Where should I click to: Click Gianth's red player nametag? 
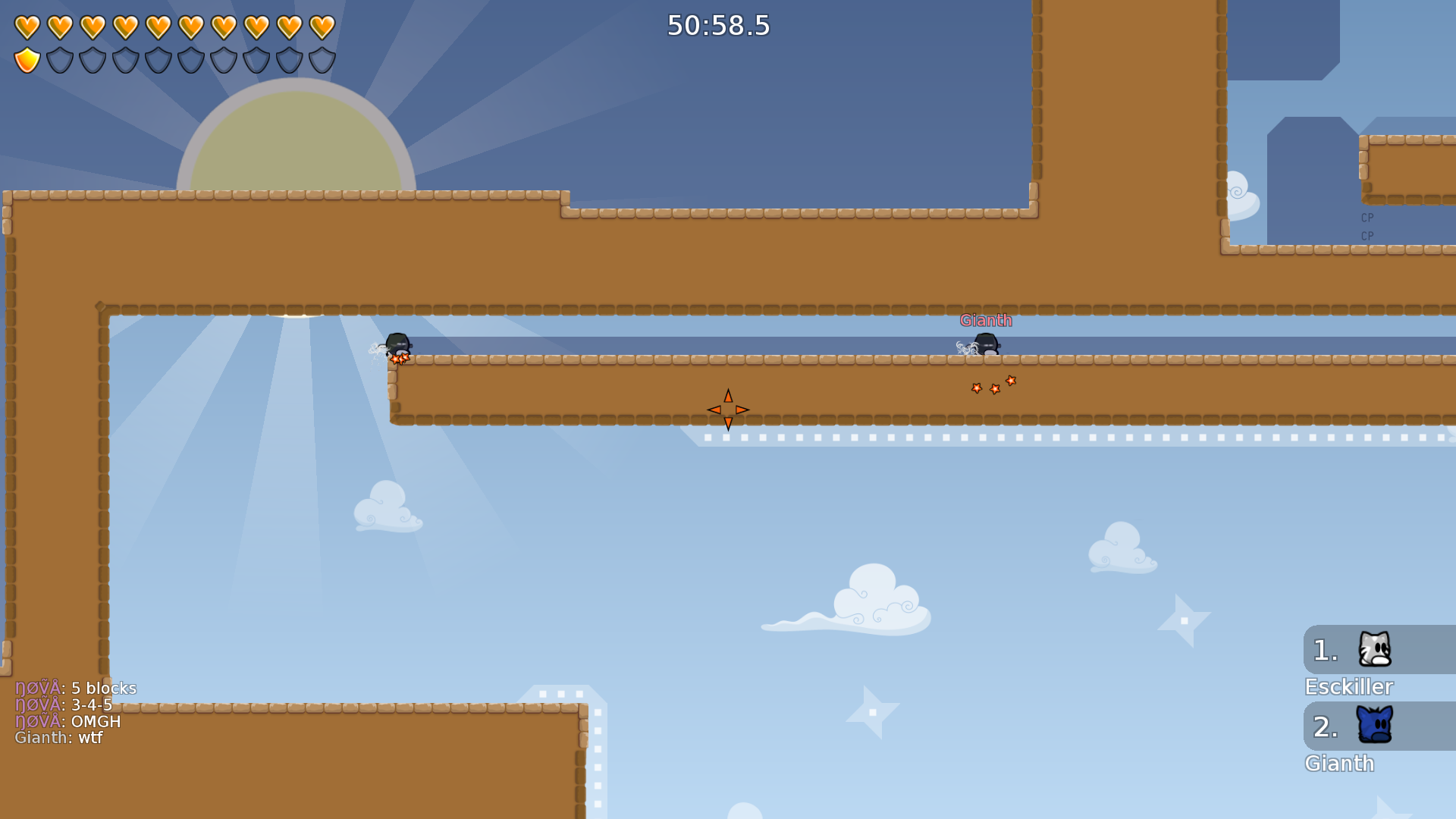(x=986, y=321)
